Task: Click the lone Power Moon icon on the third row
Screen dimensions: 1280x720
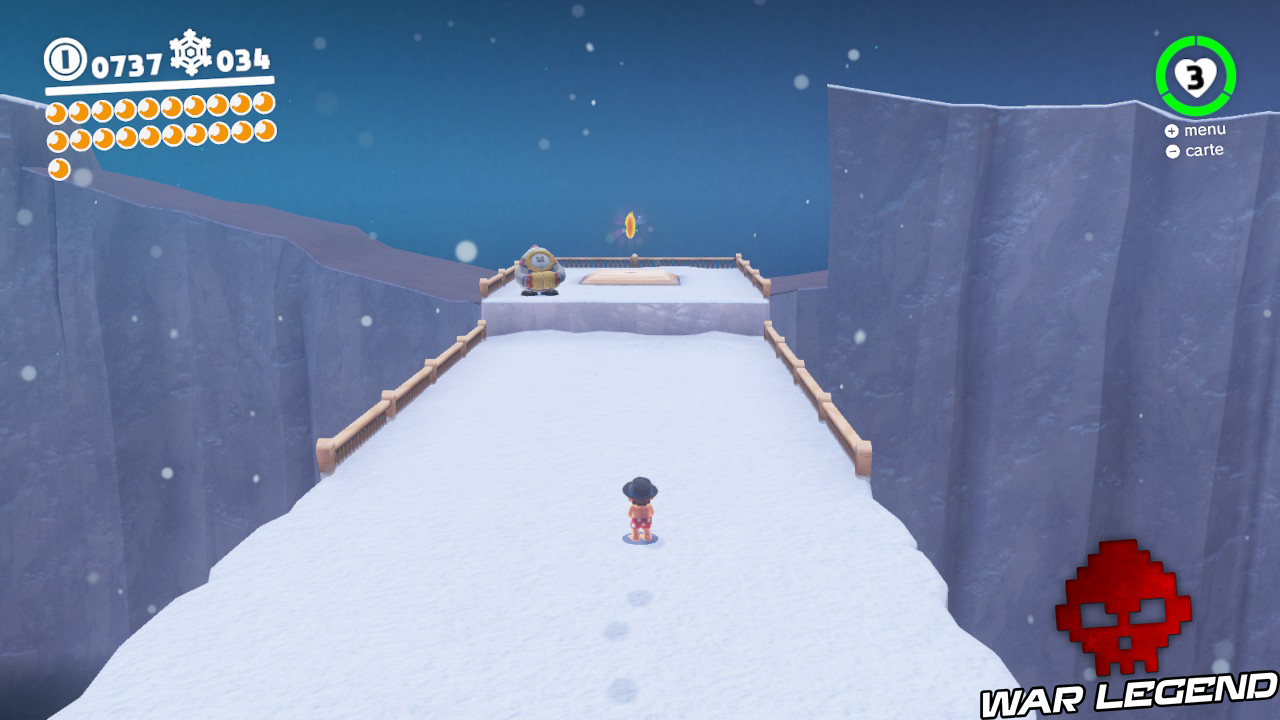Action: coord(59,168)
